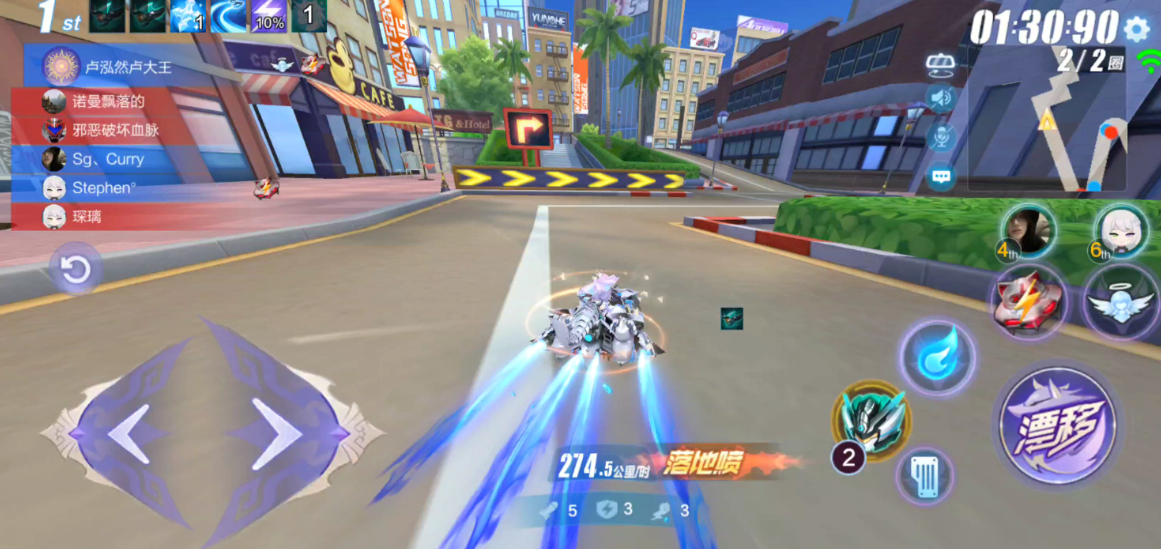This screenshot has width=1161, height=549.
Task: Tap the purple lightning 10% buff icon
Action: click(267, 16)
